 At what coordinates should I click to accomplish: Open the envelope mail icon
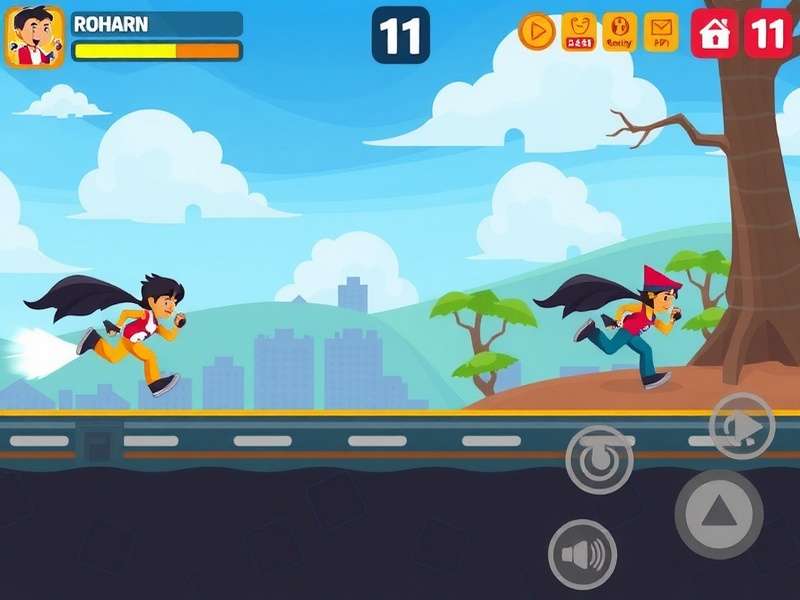[661, 32]
